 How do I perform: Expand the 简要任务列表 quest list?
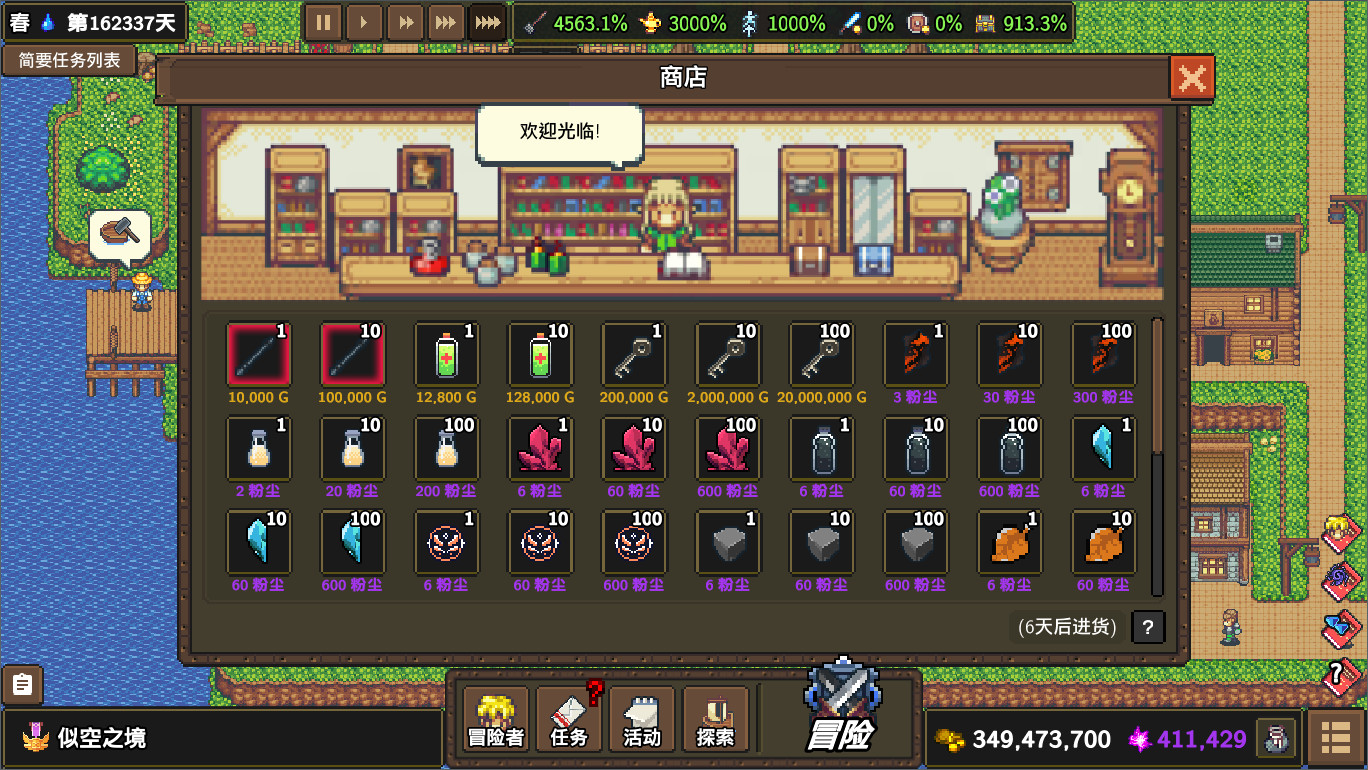point(70,60)
